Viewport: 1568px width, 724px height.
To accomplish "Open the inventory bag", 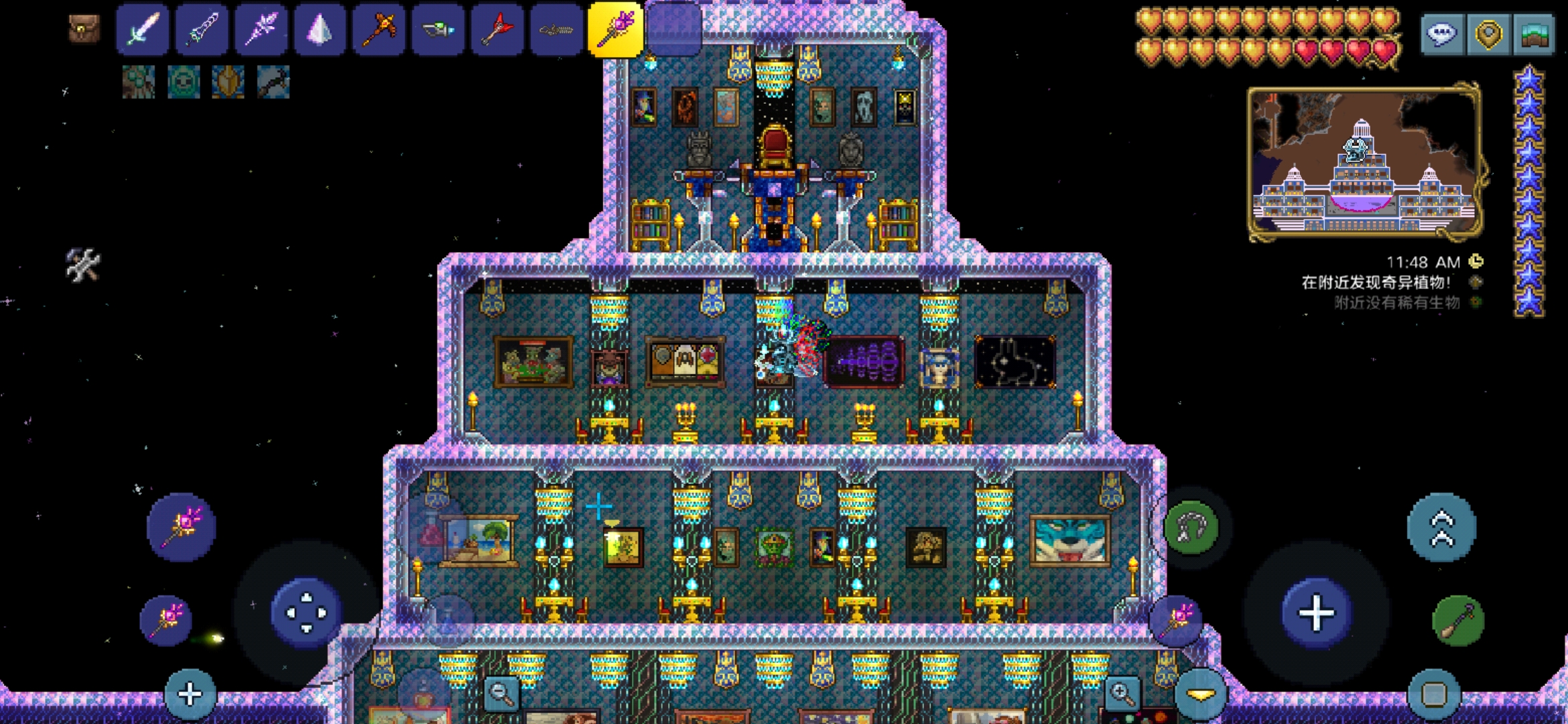I will 84,29.
